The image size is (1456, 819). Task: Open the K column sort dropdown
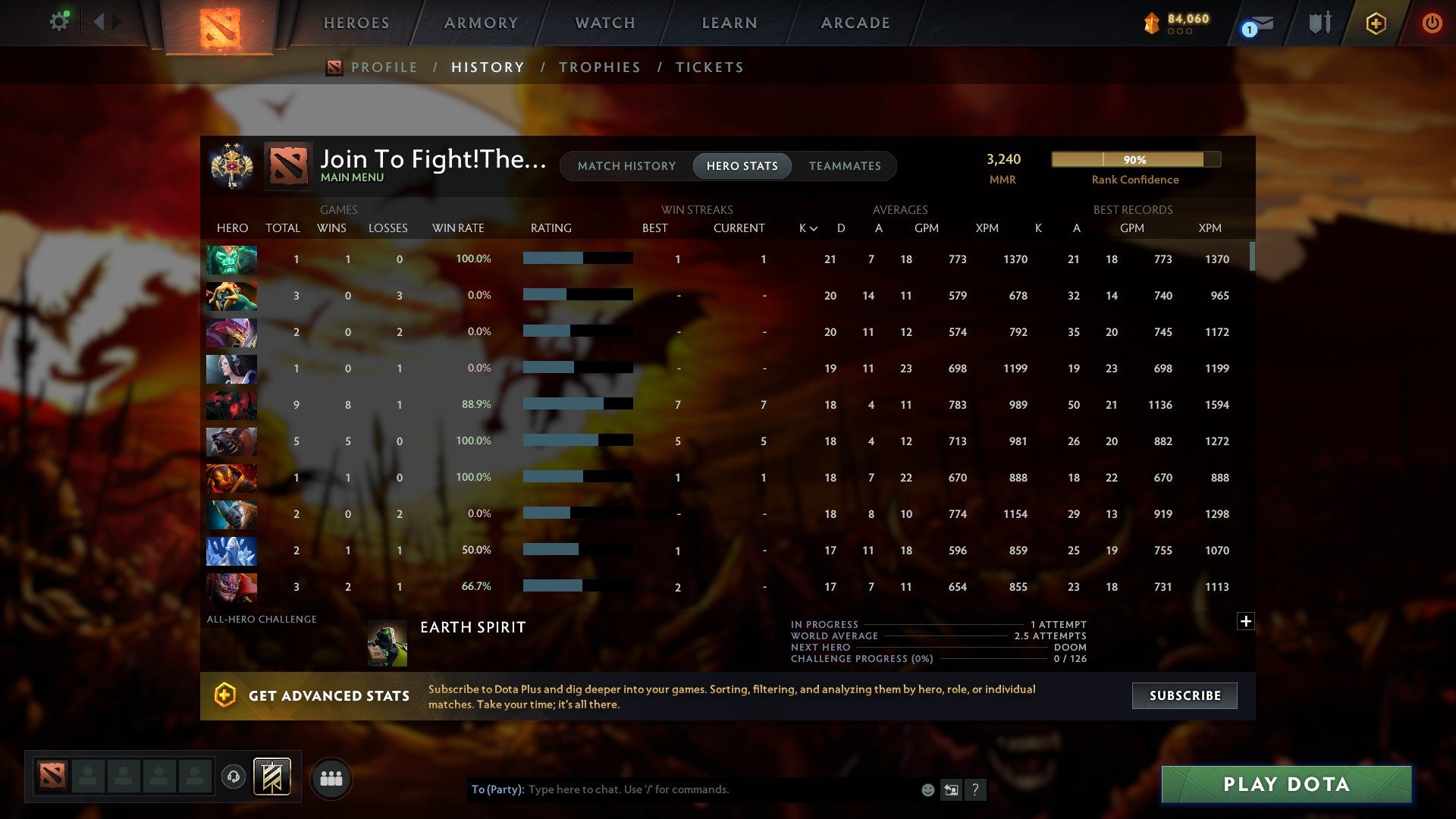click(x=805, y=227)
